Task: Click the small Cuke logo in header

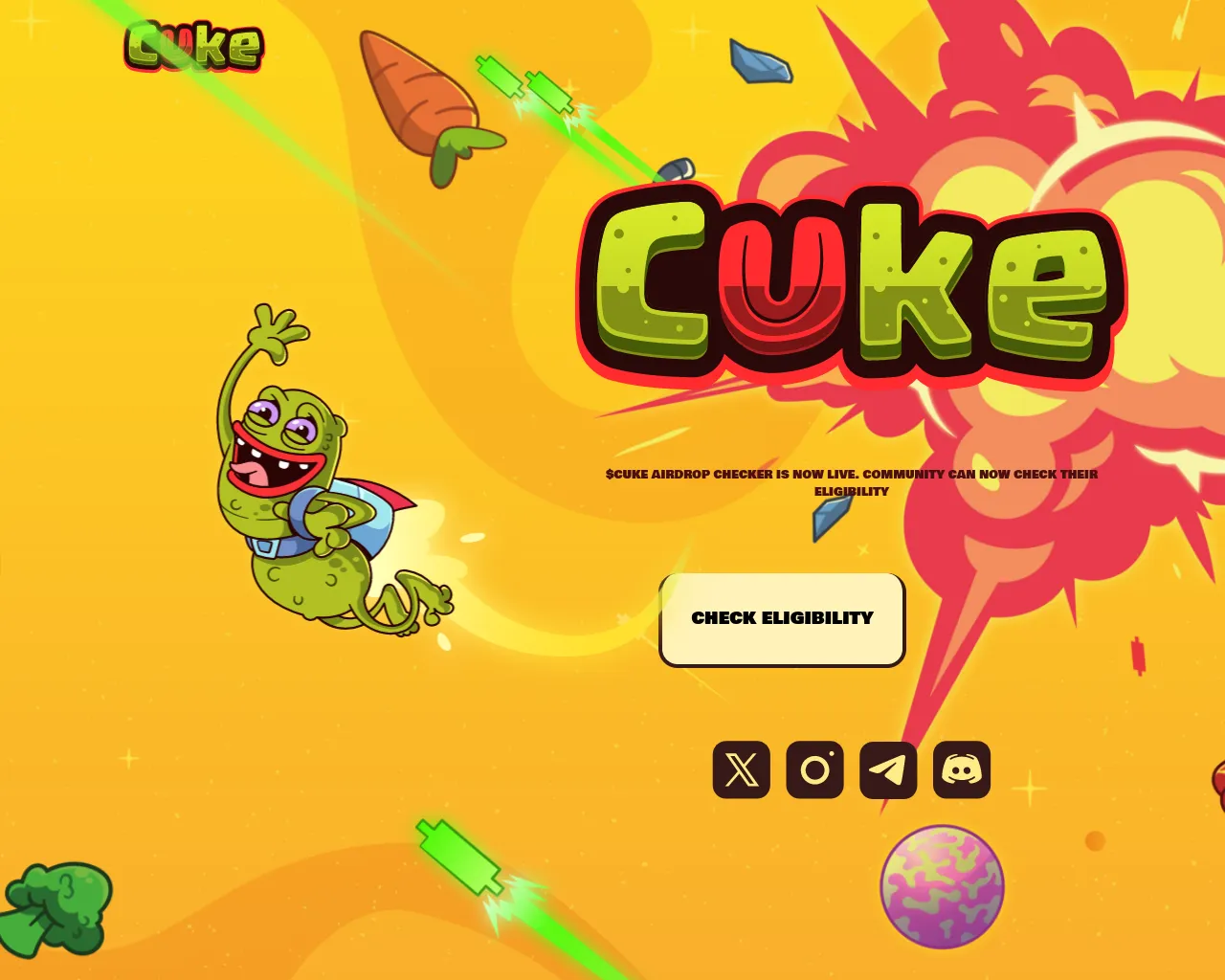Action: [194, 46]
